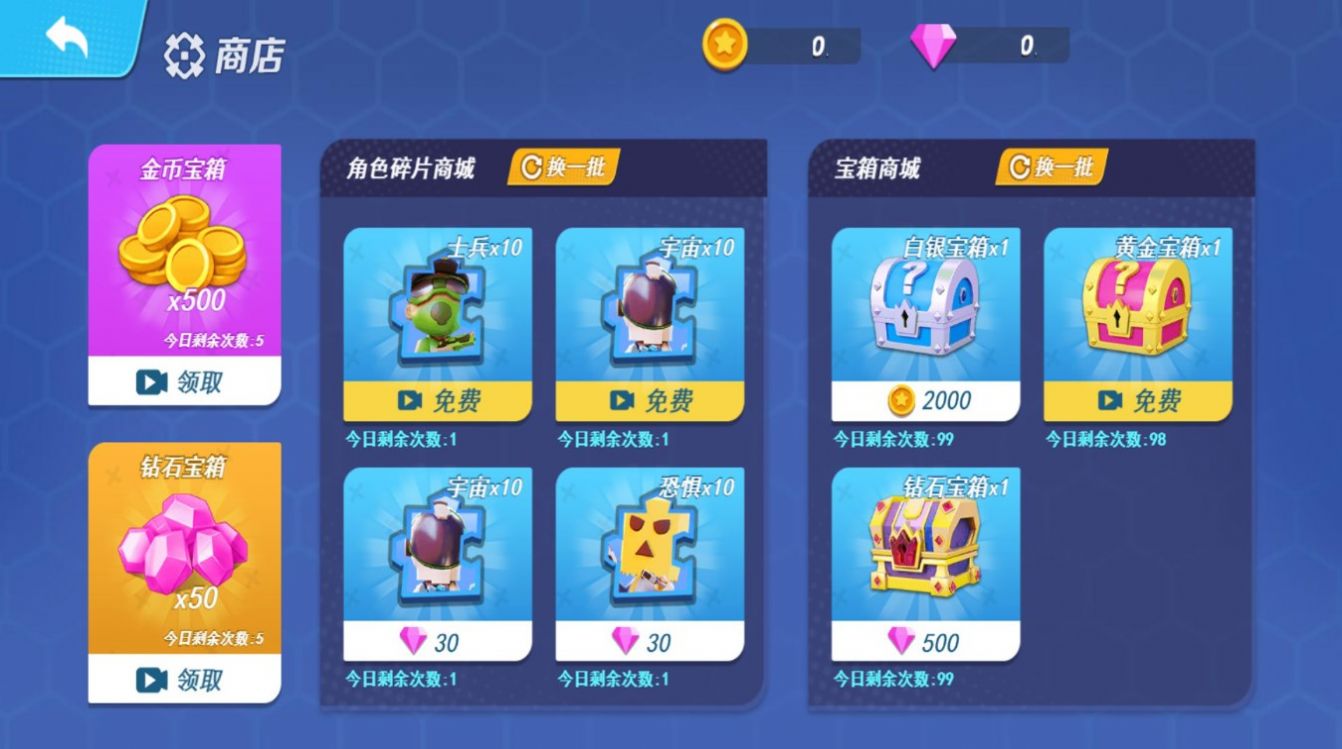Get the free 宇宙x10 fragments
Viewport: 1342px width, 749px height.
click(650, 401)
